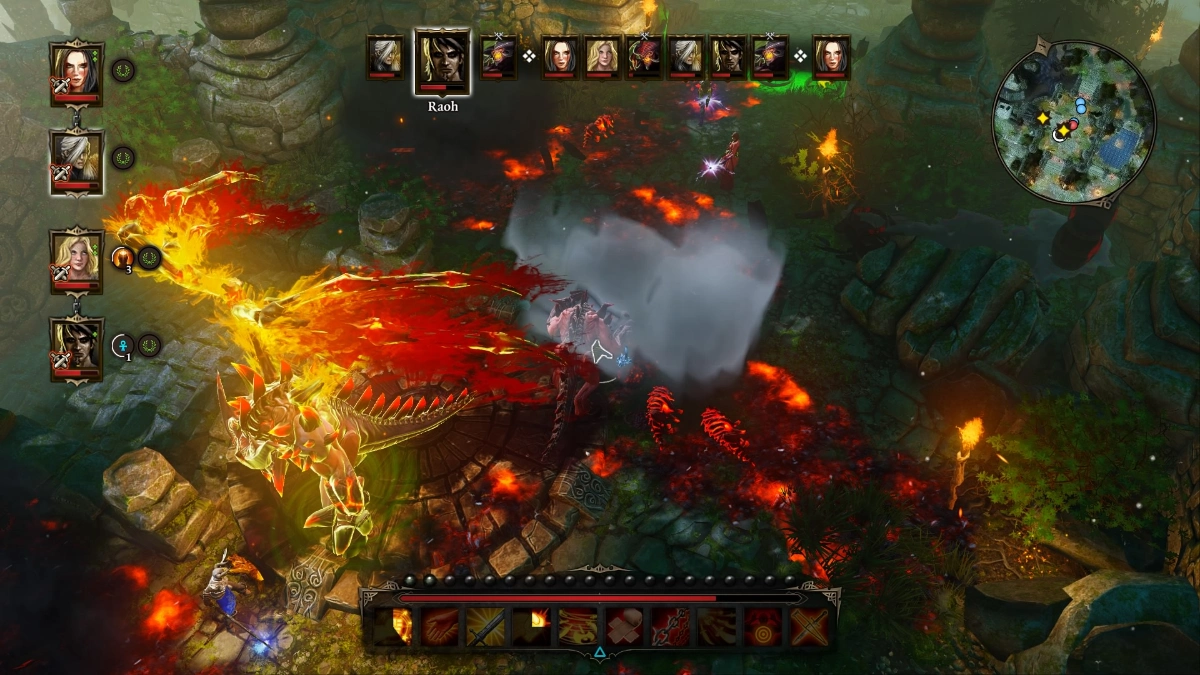Screen dimensions: 1200x675
Task: Select the top party portrait, dark-haired woman
Action: tap(76, 72)
